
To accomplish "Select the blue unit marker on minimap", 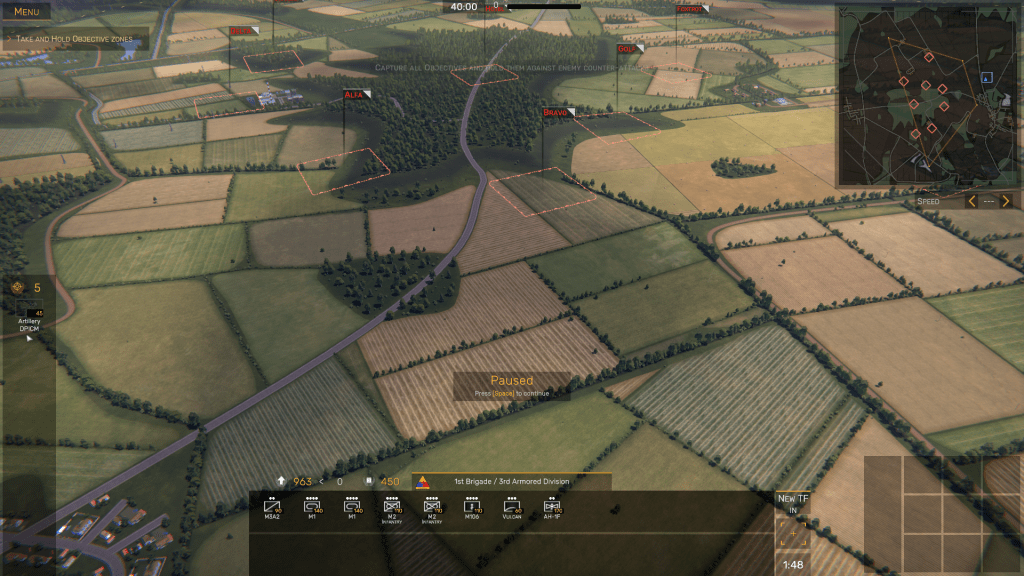I will coord(987,77).
